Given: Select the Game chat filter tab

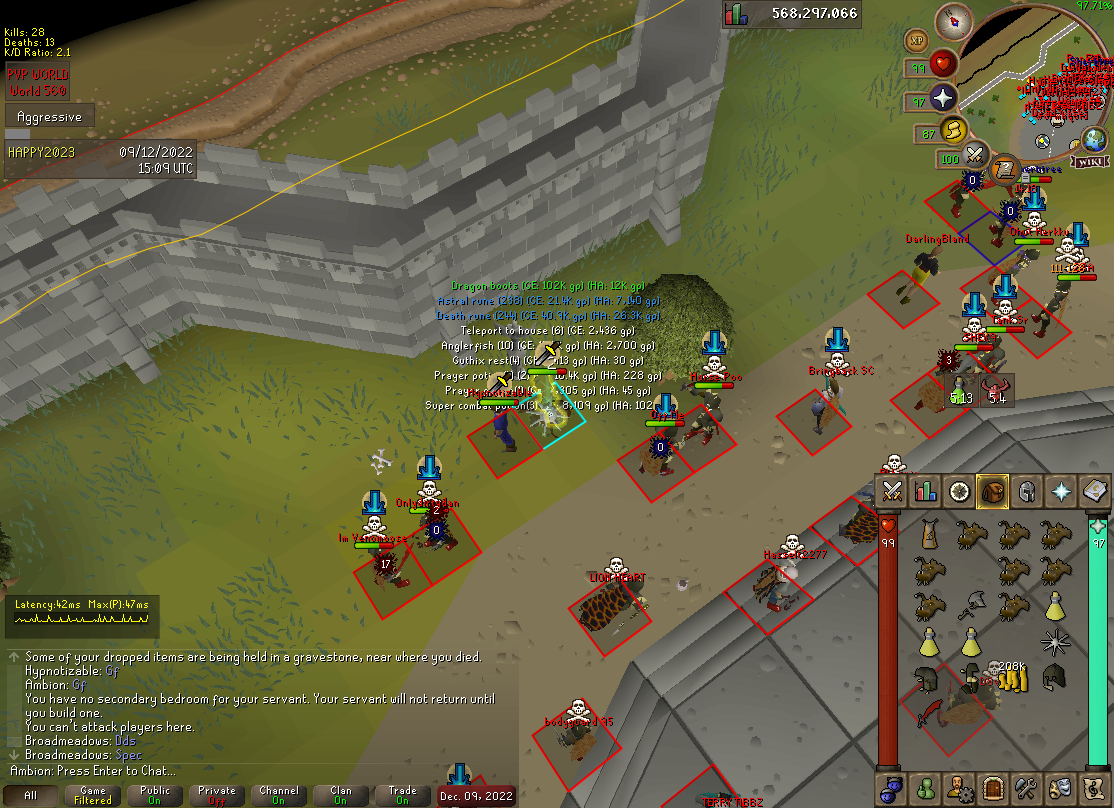Looking at the screenshot, I should (x=93, y=795).
